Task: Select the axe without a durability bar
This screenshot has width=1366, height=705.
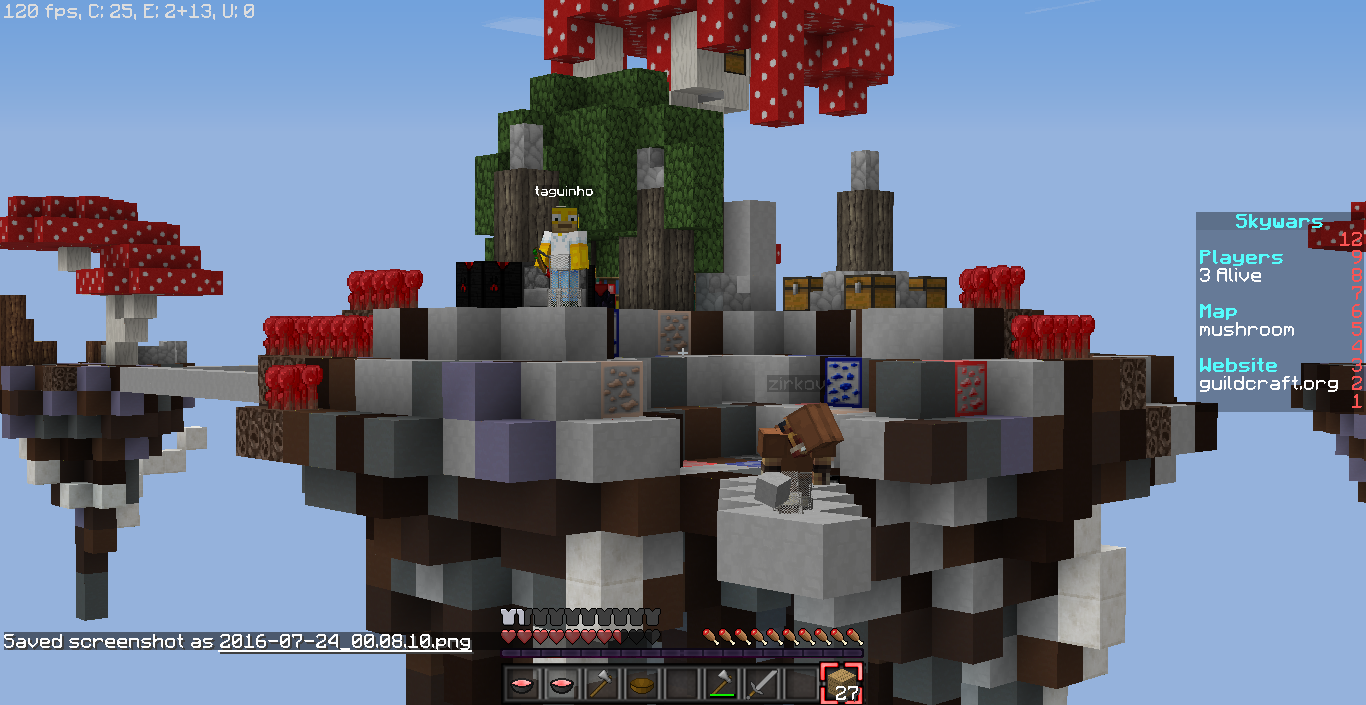Action: click(601, 684)
